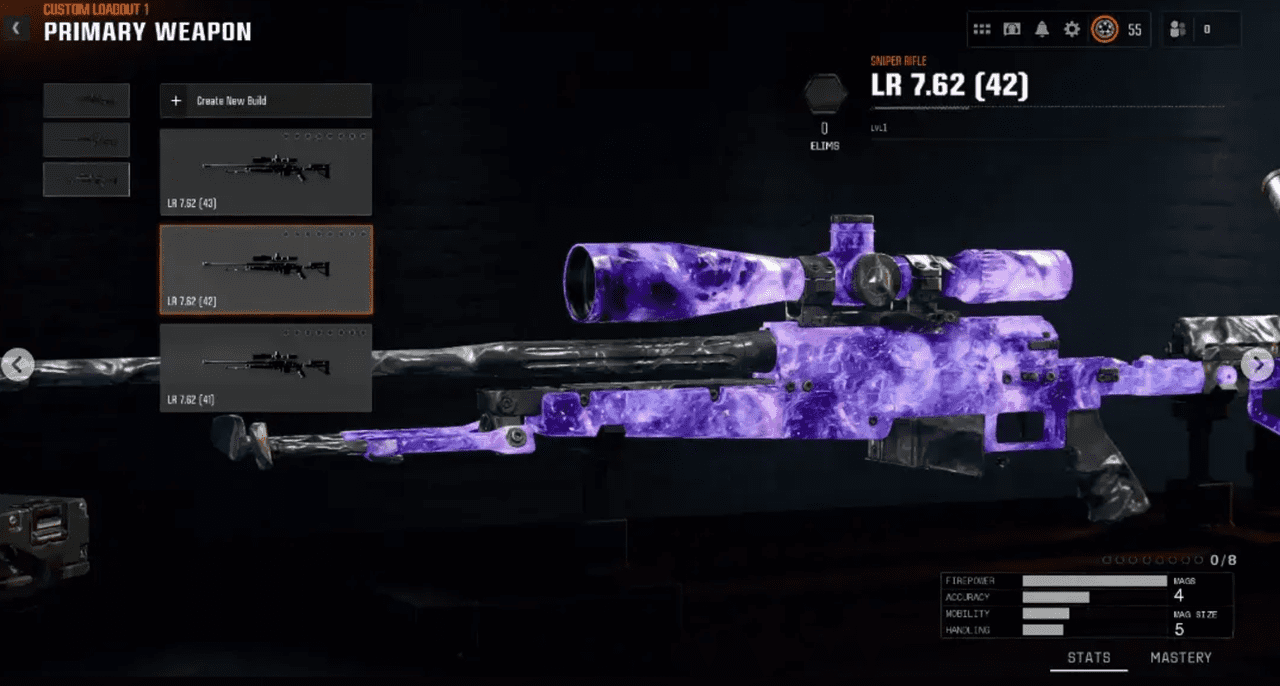Choose the LR 7.62 (42) build
1280x686 pixels.
[265, 269]
